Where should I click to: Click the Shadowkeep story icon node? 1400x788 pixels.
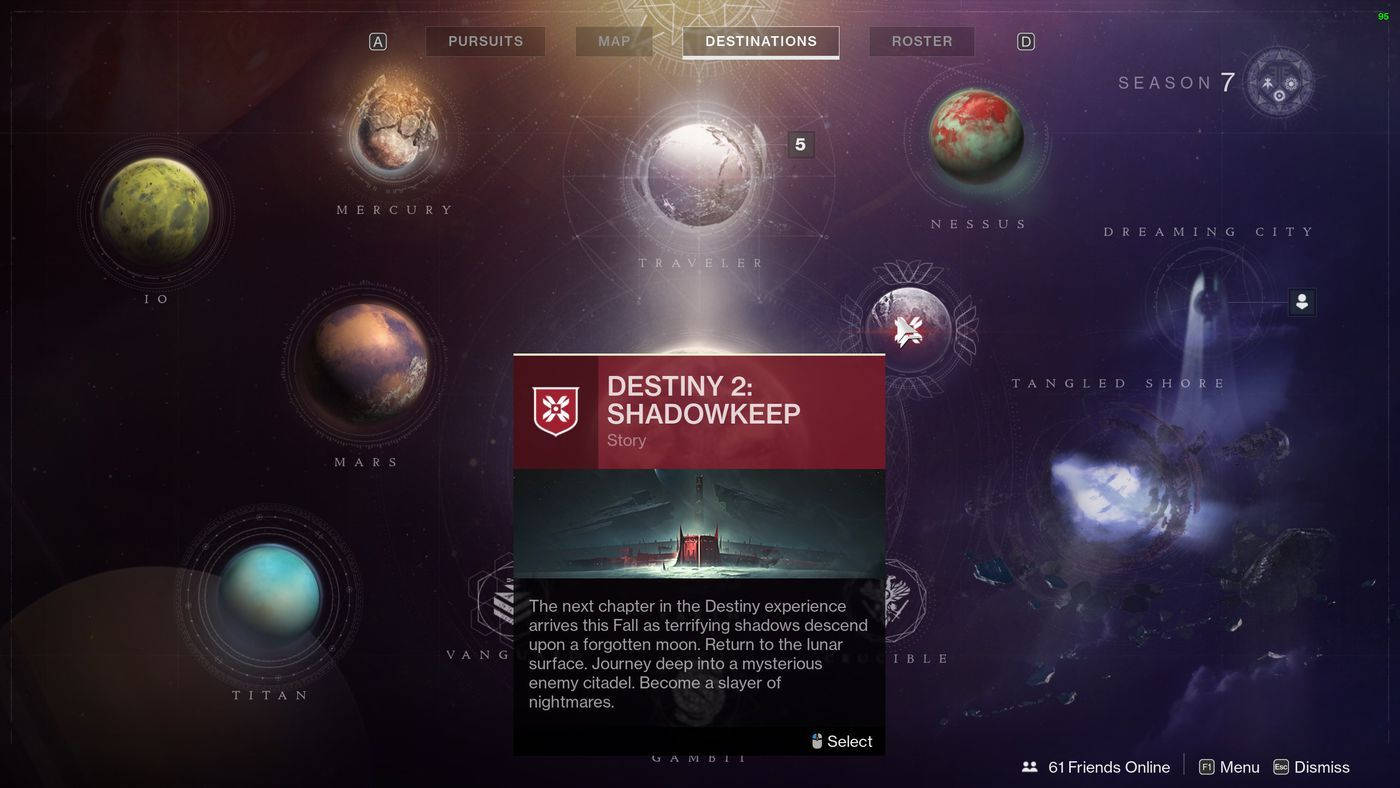tap(908, 329)
